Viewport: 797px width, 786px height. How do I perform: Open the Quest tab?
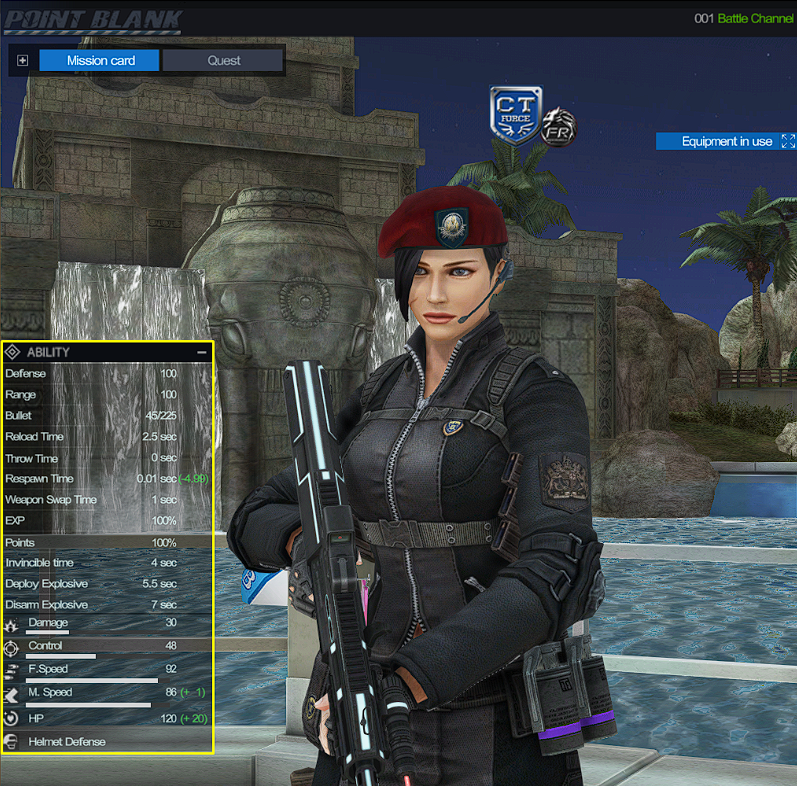click(x=223, y=60)
